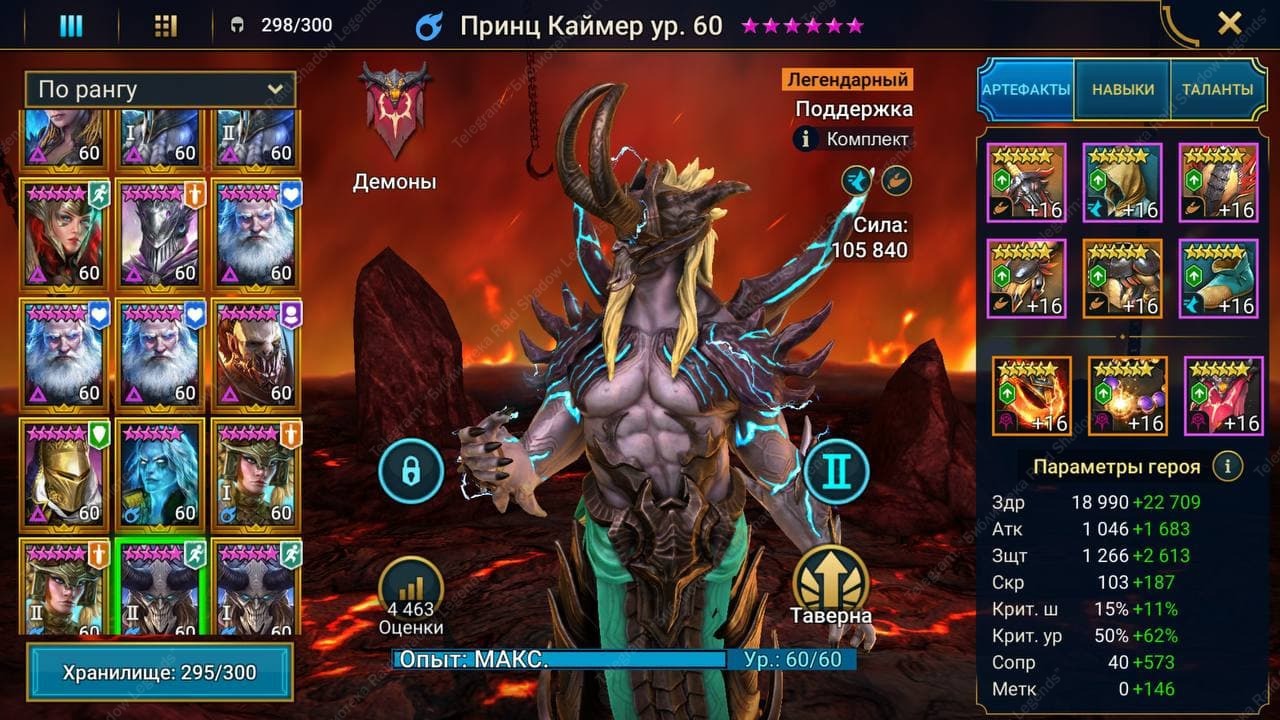This screenshot has height=720, width=1280.
Task: Open the По рангу sorting dropdown
Action: [160, 90]
